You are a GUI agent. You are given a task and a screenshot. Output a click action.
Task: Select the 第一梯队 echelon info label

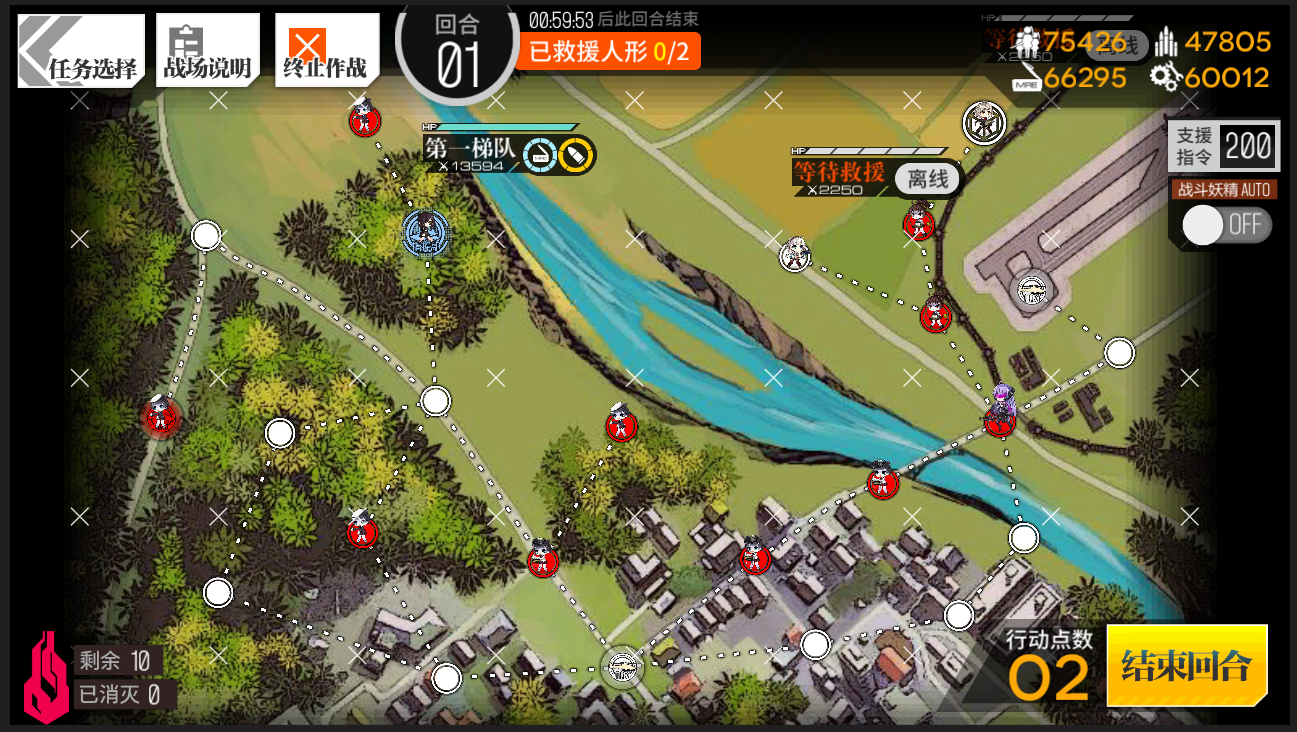pos(471,150)
